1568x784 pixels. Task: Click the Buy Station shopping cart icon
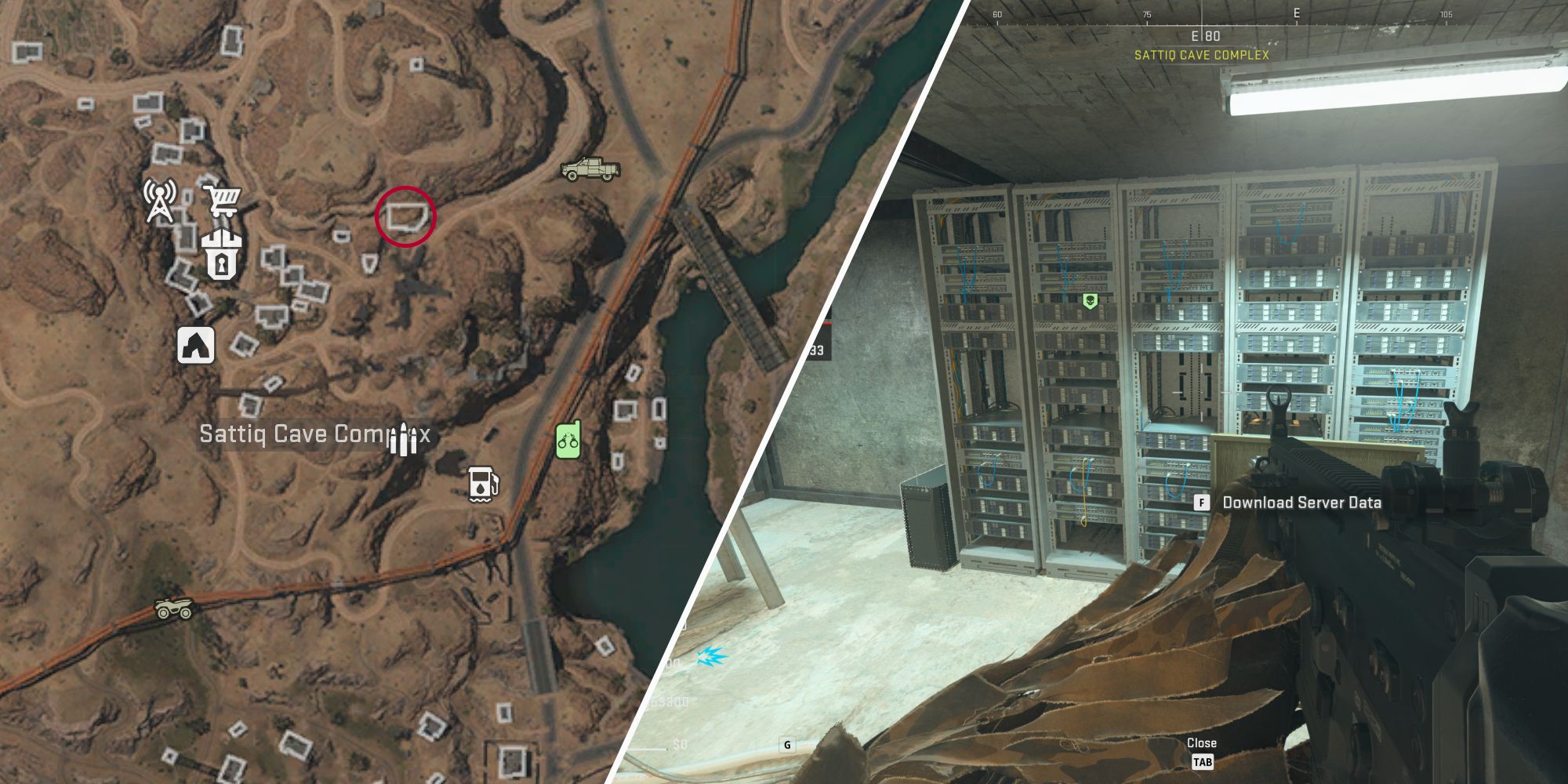click(x=224, y=202)
